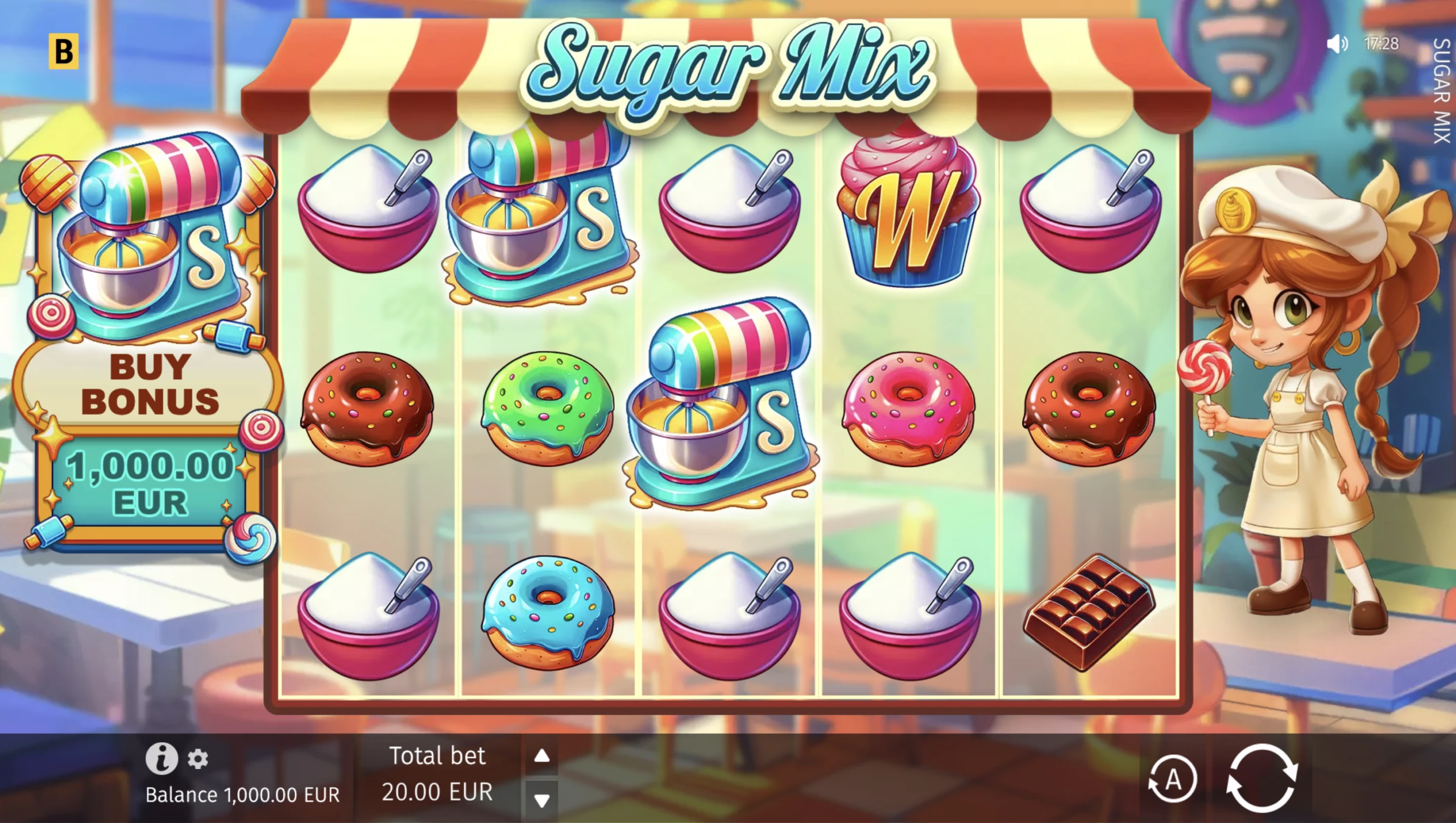Decrease the total bet
The height and width of the screenshot is (823, 1456).
click(541, 800)
